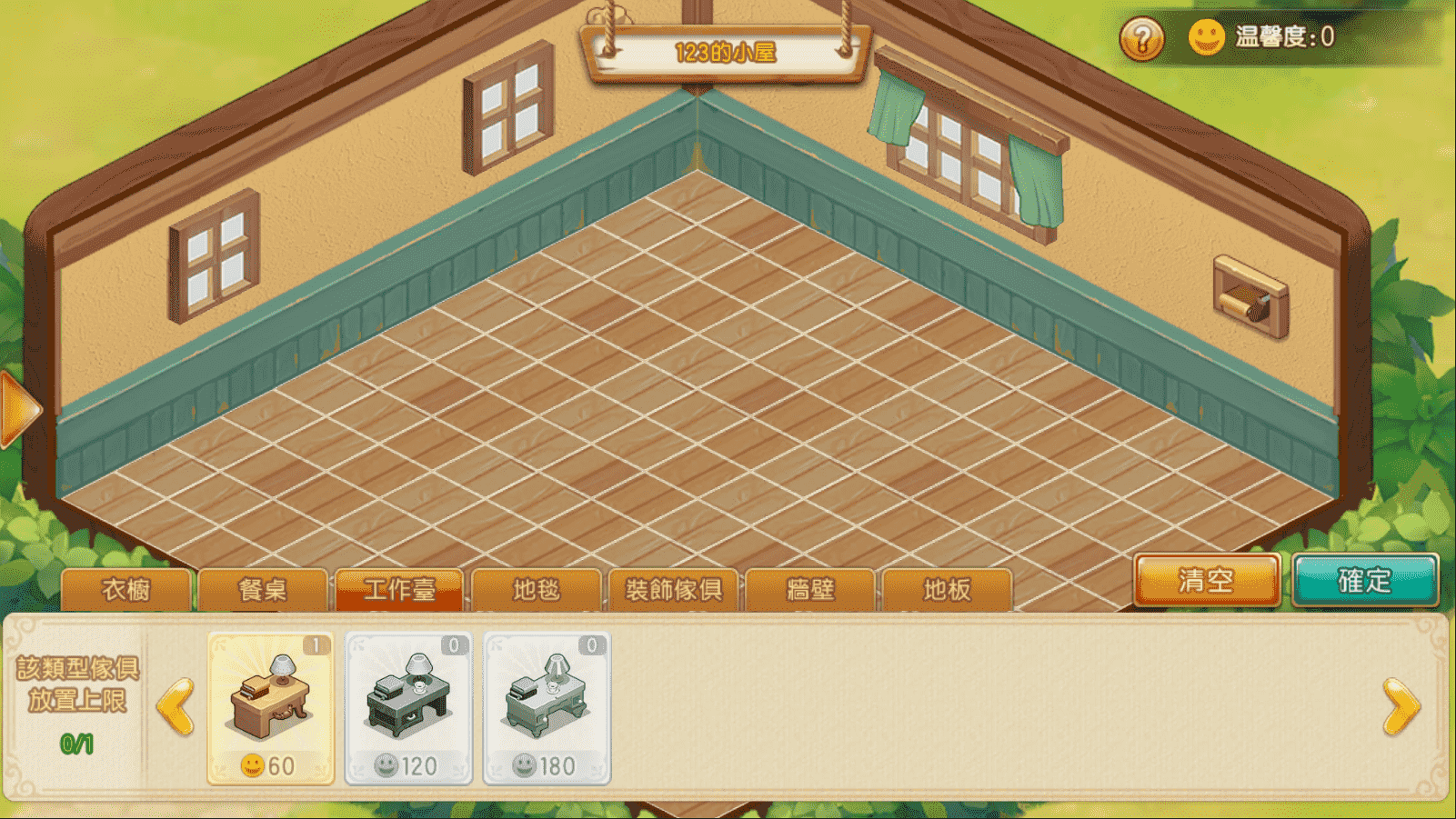Show next furniture with right yellow arrow
This screenshot has width=1456, height=819.
(x=1401, y=706)
